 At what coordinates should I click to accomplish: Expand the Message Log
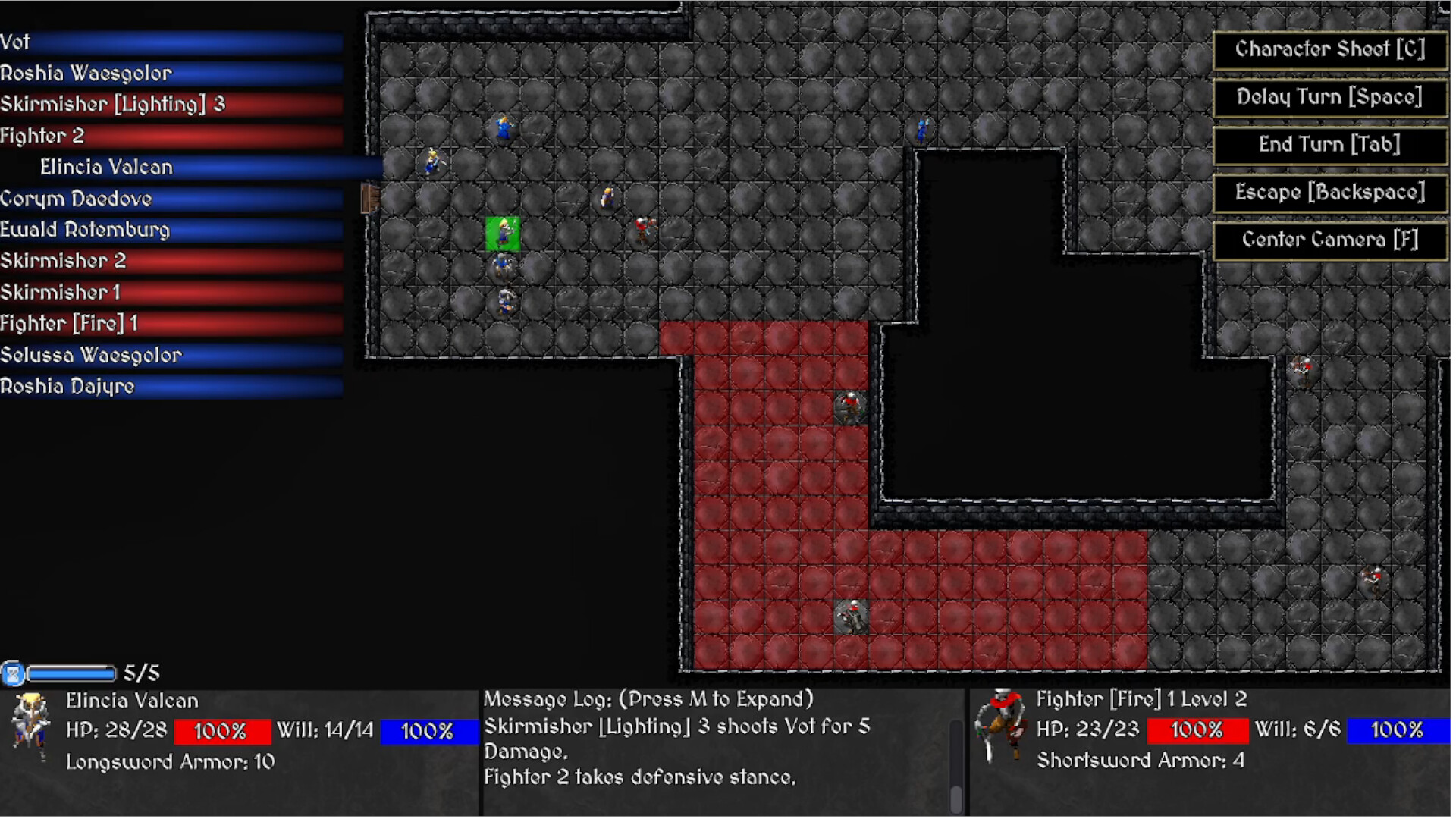point(648,698)
